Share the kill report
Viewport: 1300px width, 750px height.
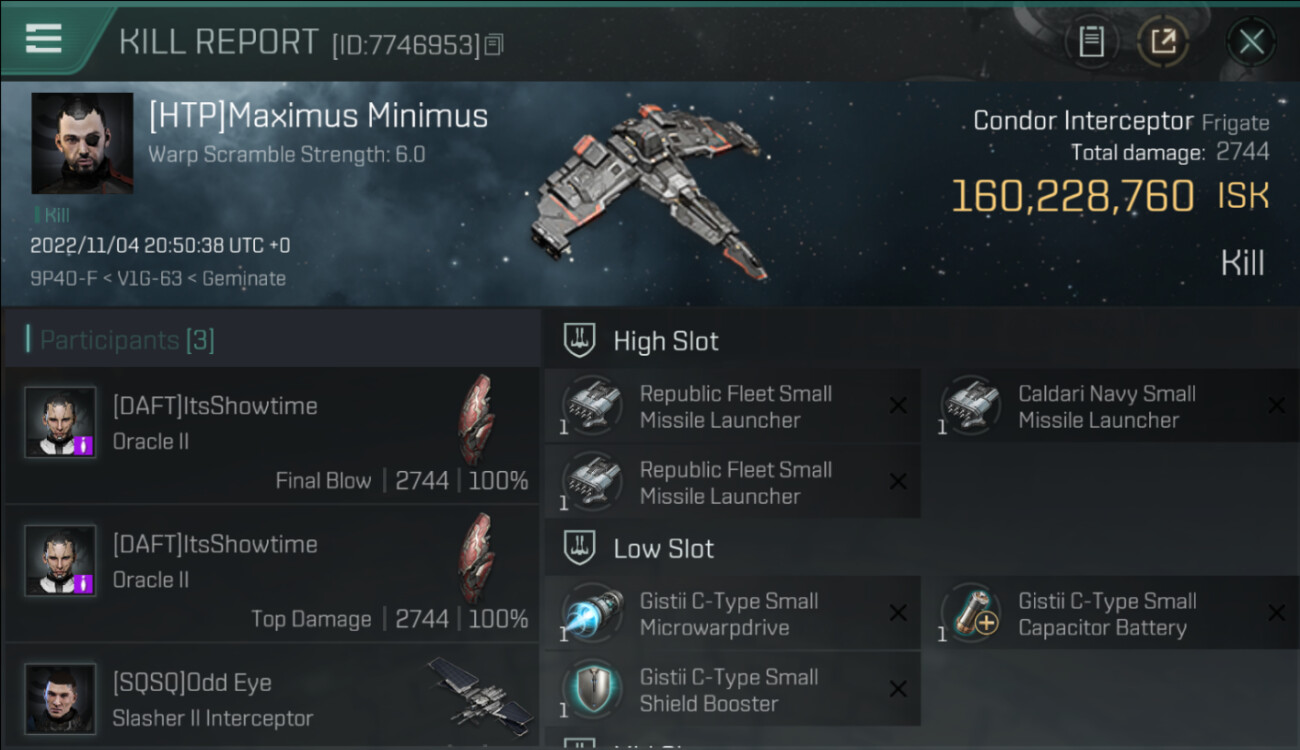coord(1163,42)
